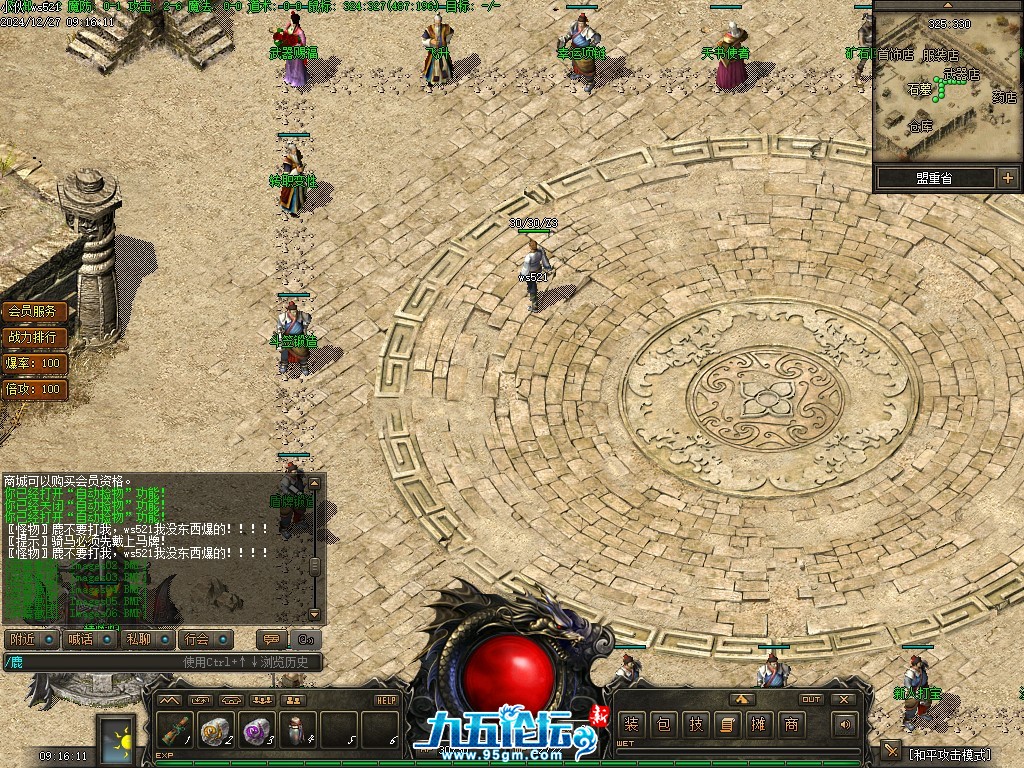Select the purple spiral stone in slot 3
This screenshot has height=768, width=1024.
tap(258, 730)
